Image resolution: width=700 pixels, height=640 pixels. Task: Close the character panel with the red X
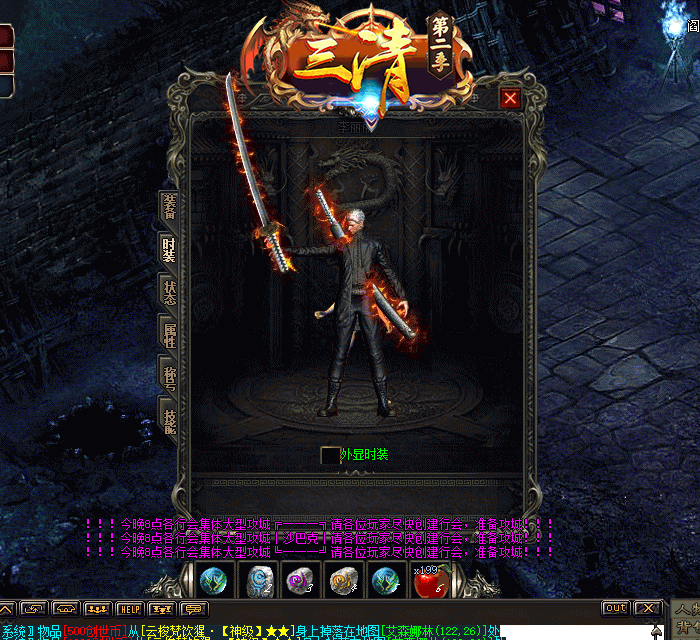[x=510, y=98]
